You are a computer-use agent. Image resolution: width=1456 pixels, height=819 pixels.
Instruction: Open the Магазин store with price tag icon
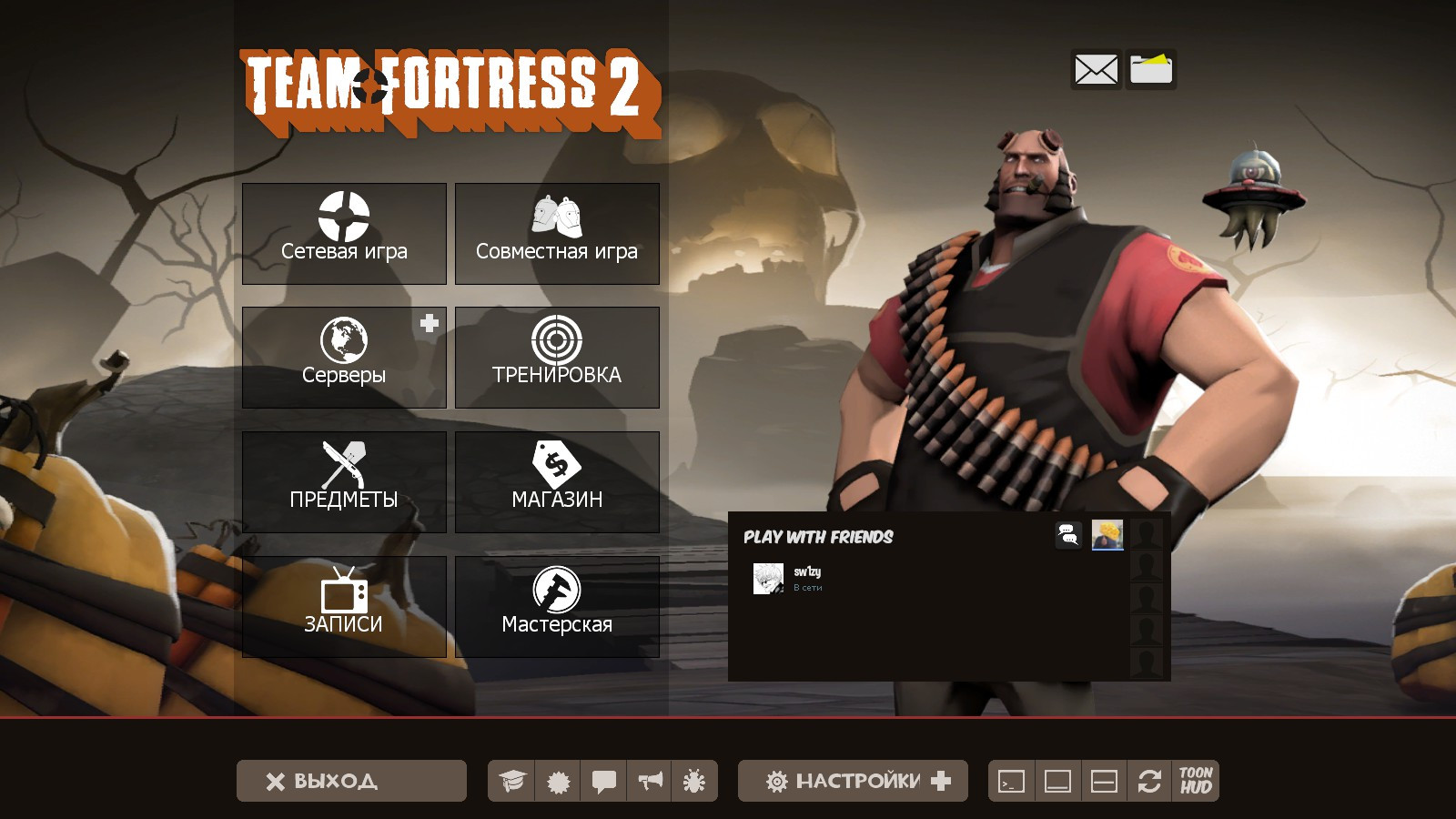pos(557,481)
